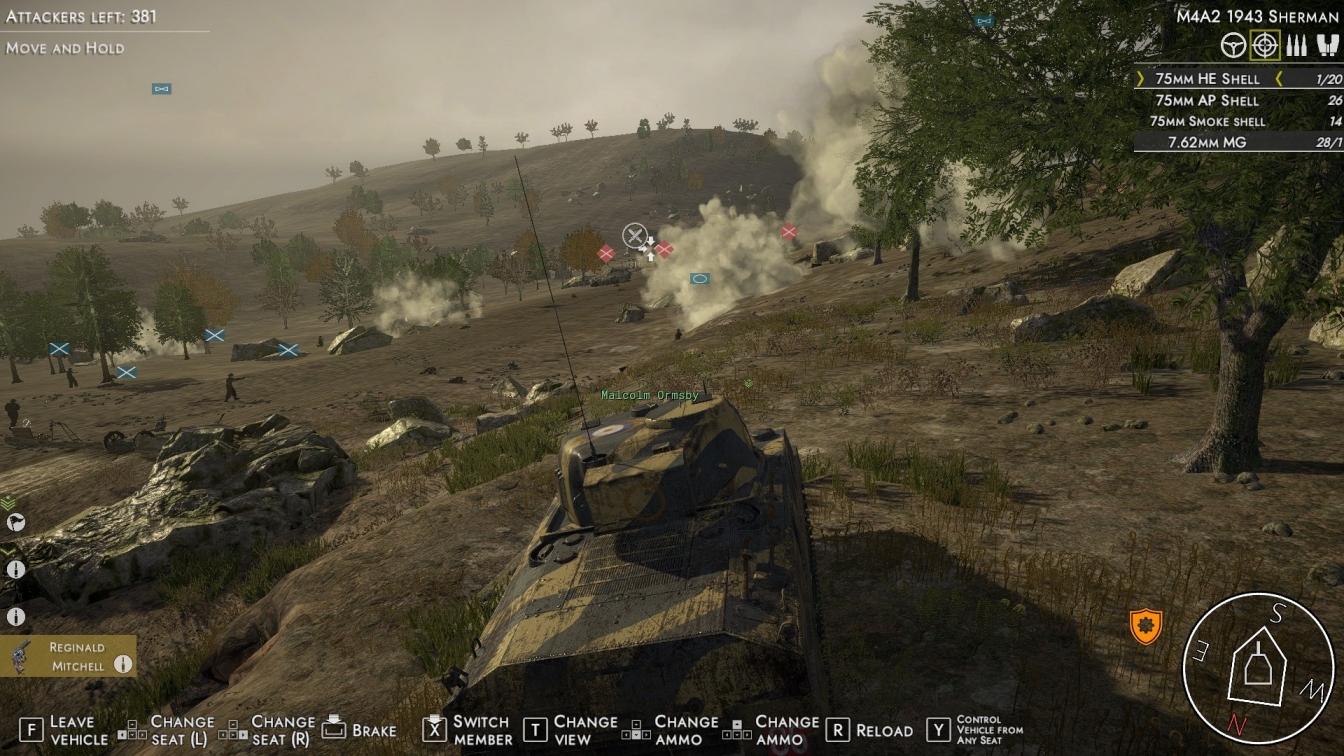Click the compass vehicle orientation dial

(x=1257, y=668)
